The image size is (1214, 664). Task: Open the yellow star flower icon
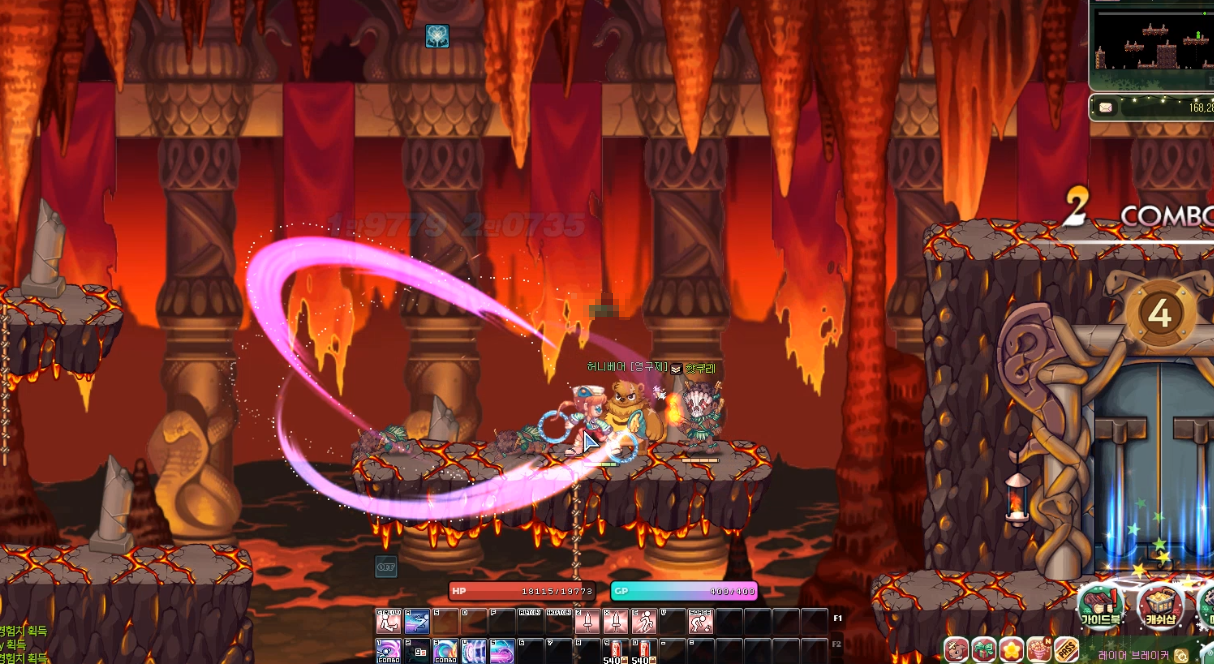(x=1011, y=650)
